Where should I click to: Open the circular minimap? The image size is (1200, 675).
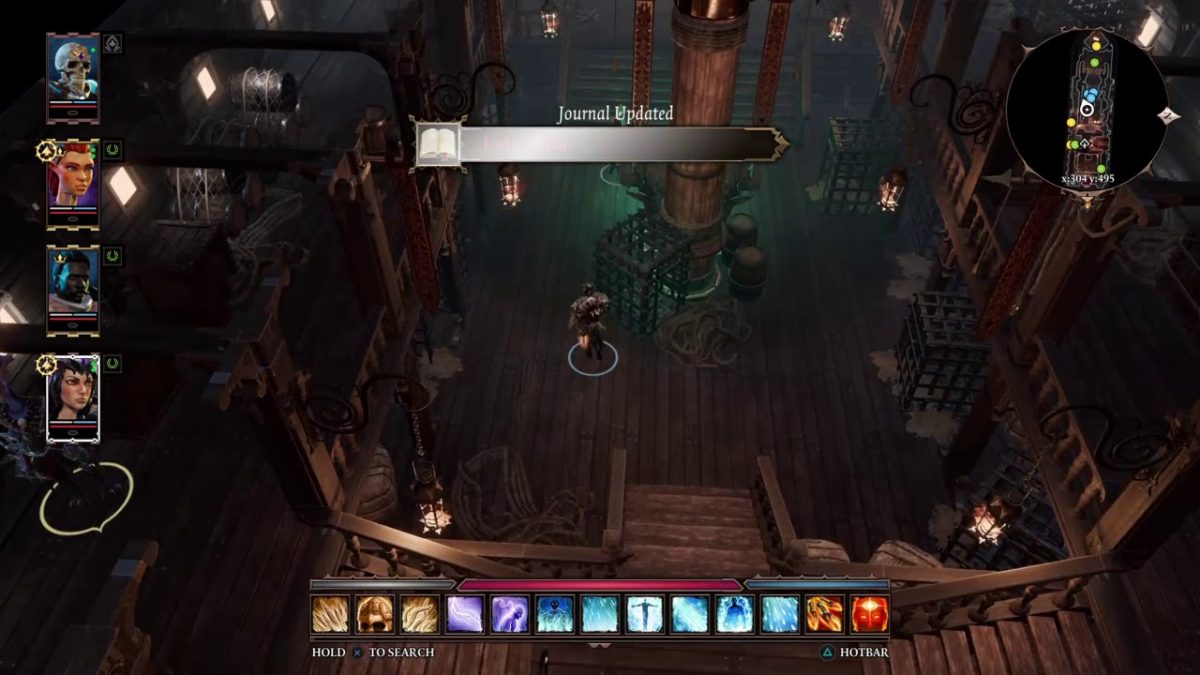click(x=1087, y=110)
